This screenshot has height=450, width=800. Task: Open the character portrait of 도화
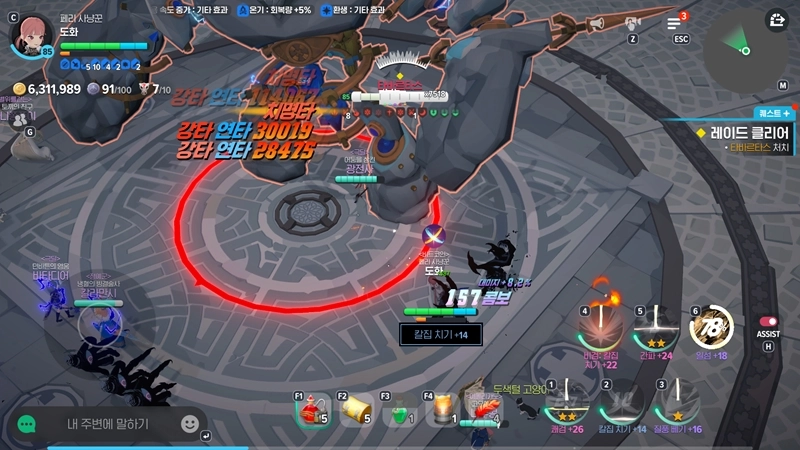pyautogui.click(x=31, y=35)
